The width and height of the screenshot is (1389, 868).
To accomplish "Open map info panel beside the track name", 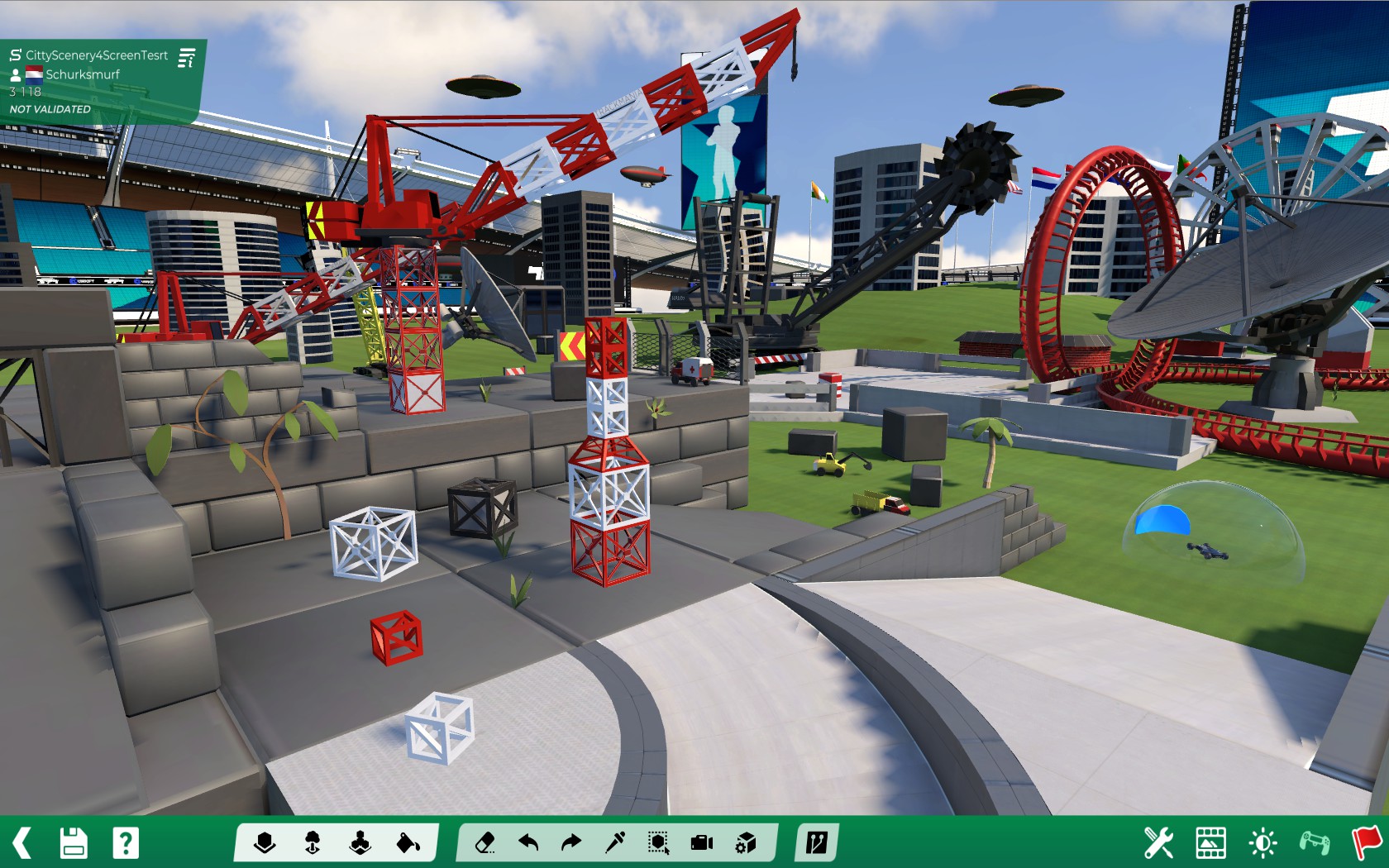I will 187,58.
